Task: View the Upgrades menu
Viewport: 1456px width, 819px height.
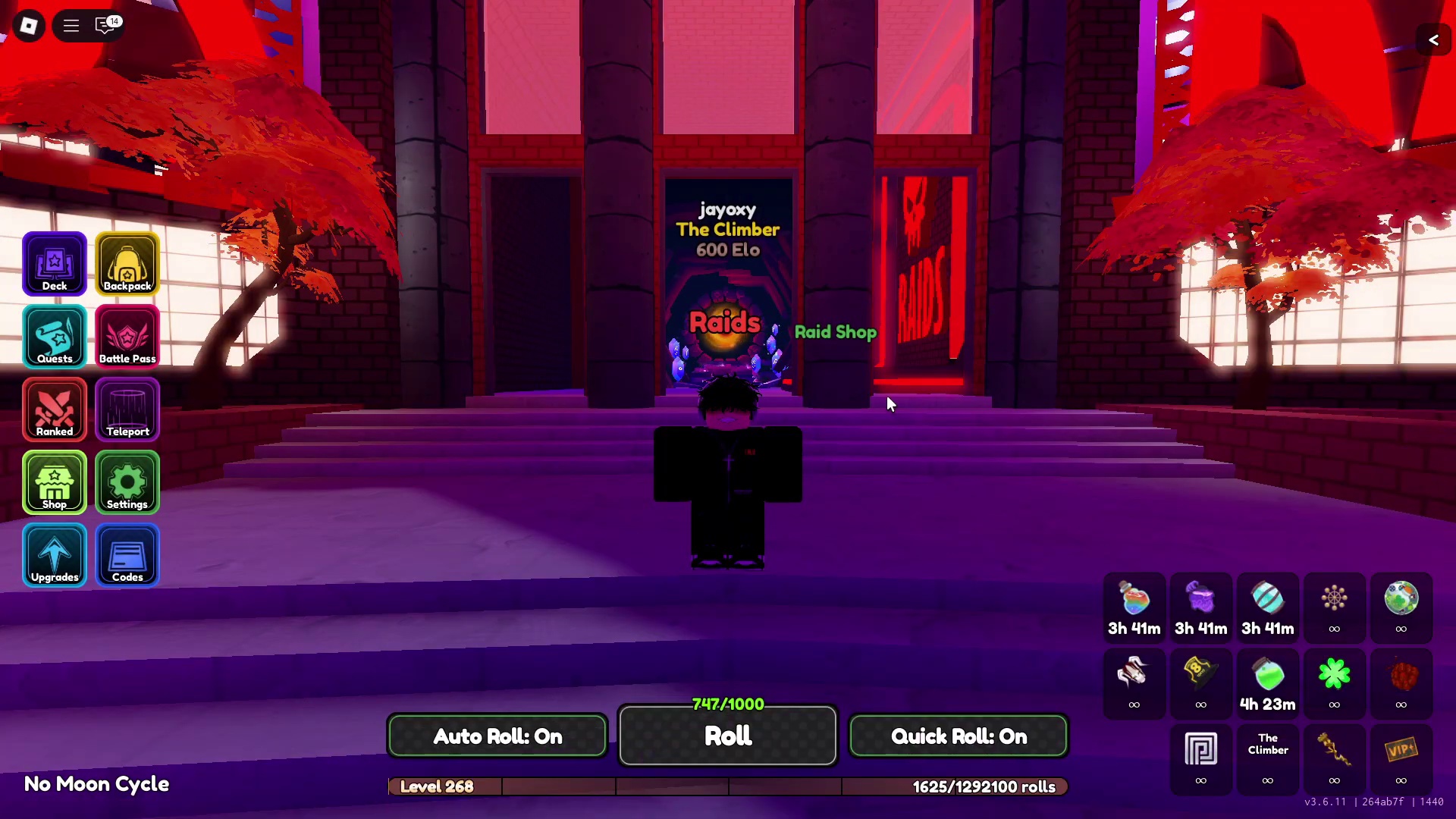Action: pos(55,554)
